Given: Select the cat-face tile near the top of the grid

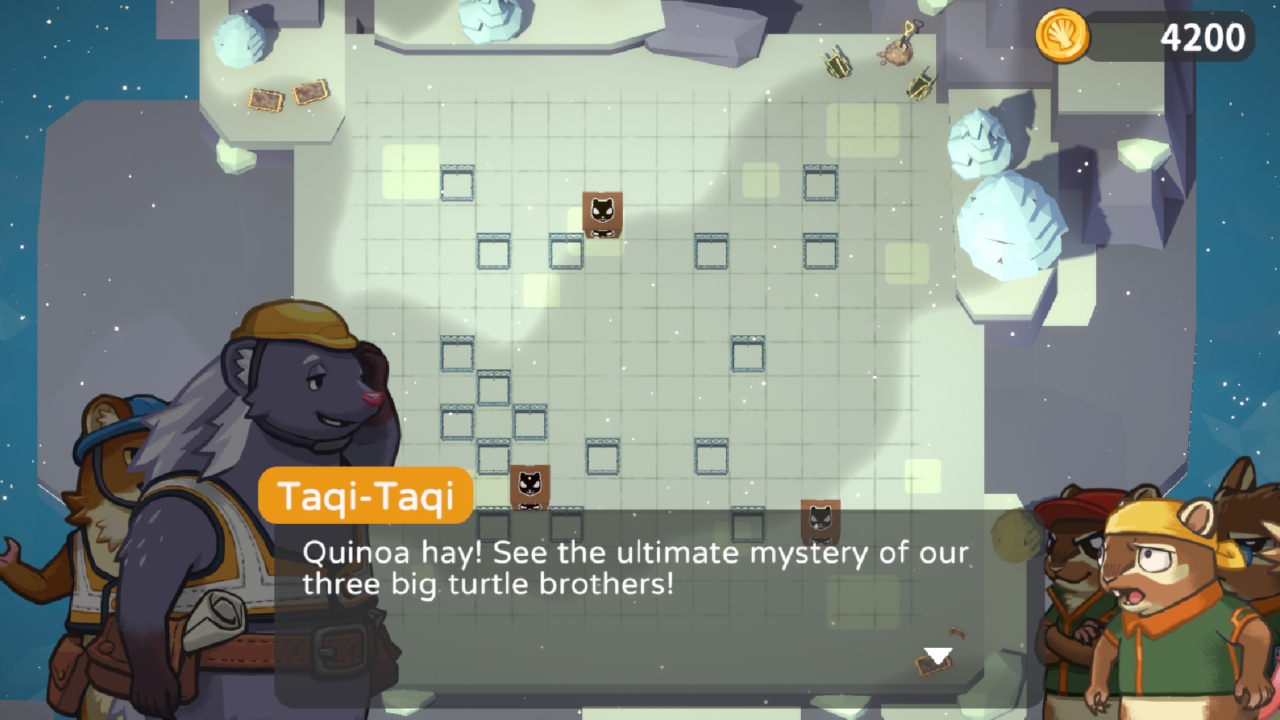Looking at the screenshot, I should pos(600,215).
